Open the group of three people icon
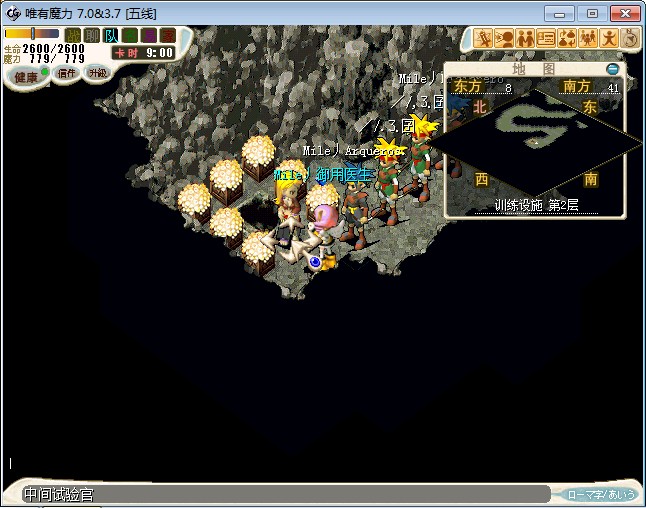This screenshot has height=508, width=646. click(x=589, y=38)
